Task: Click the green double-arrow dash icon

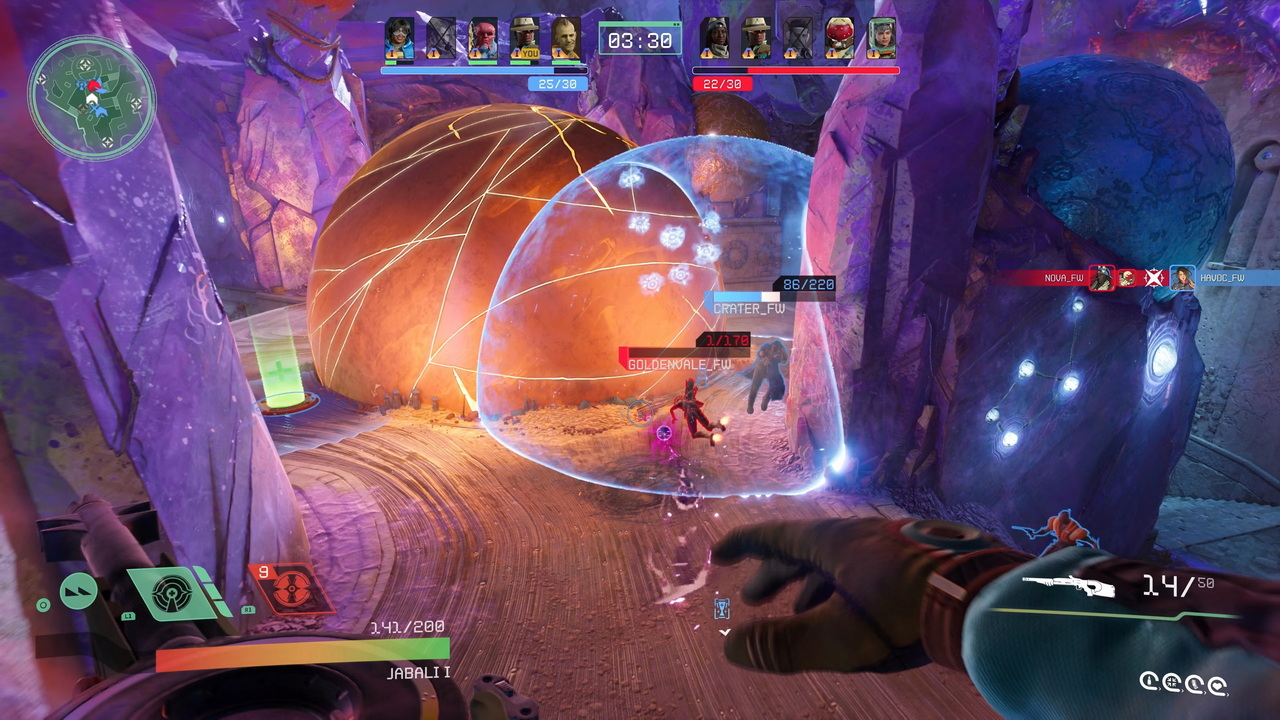Action: pyautogui.click(x=79, y=591)
